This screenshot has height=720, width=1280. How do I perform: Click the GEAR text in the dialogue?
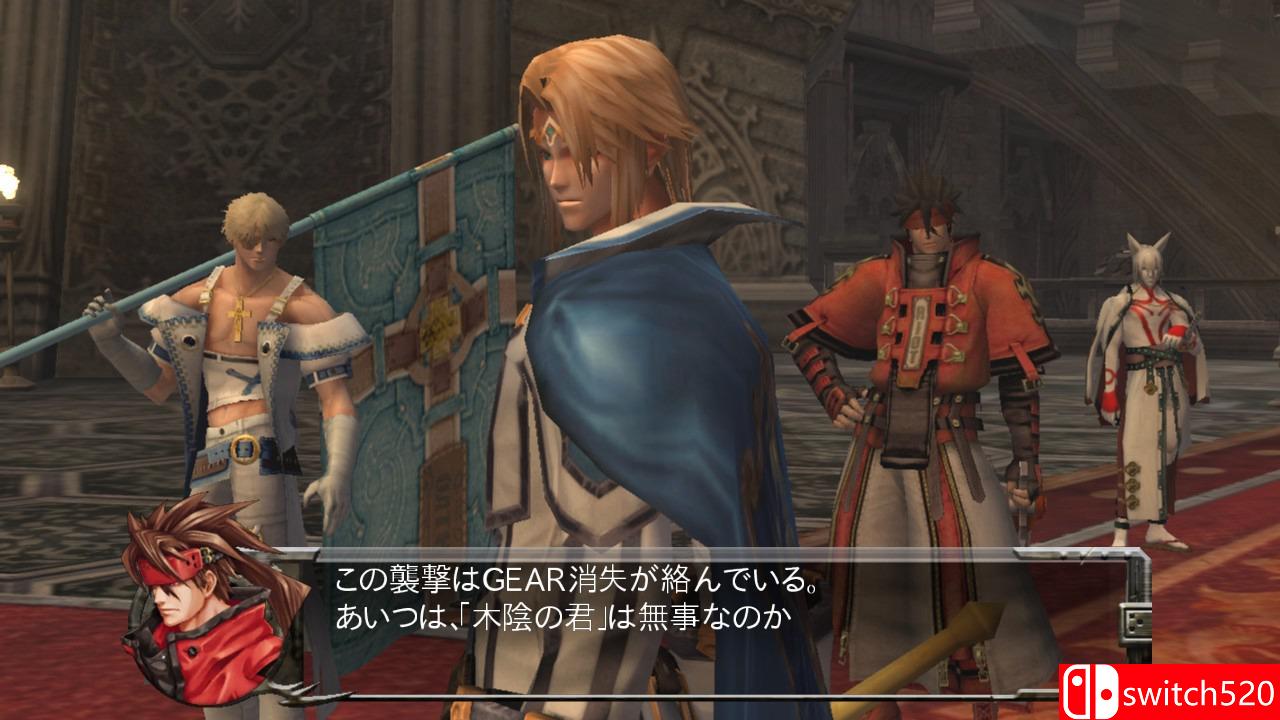524,578
